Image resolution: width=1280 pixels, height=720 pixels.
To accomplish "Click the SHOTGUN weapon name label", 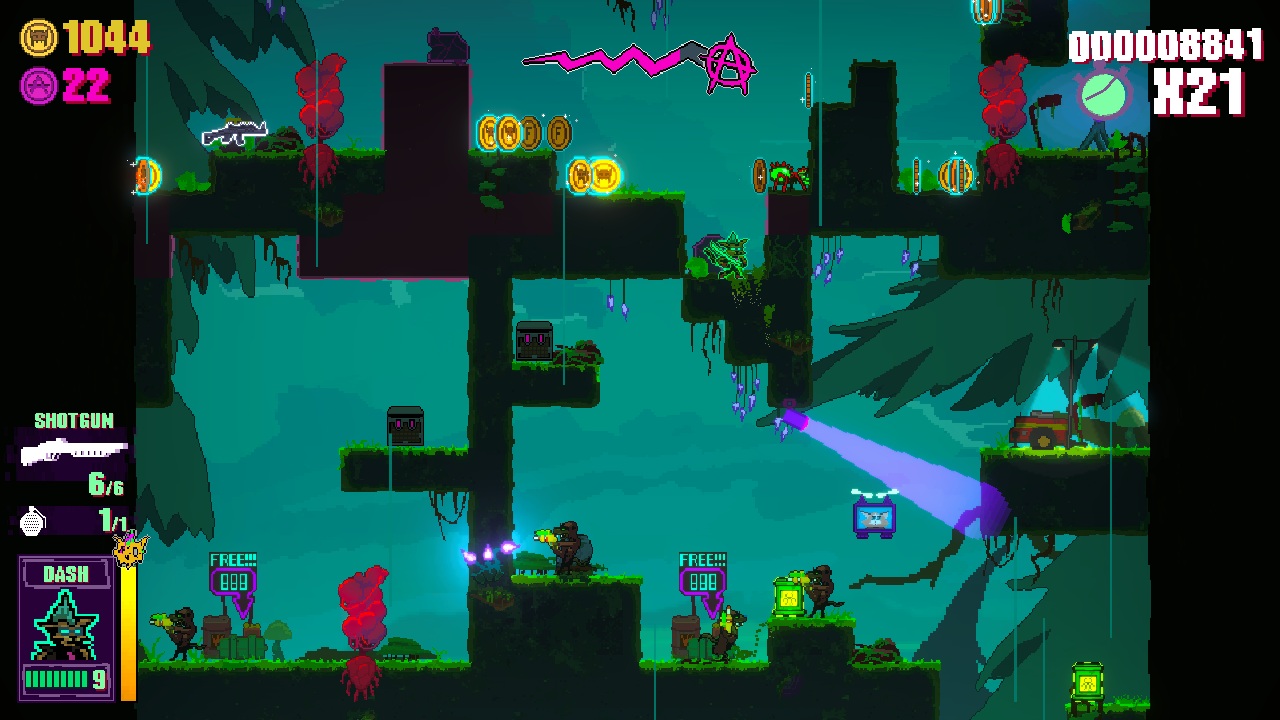I will 72,420.
